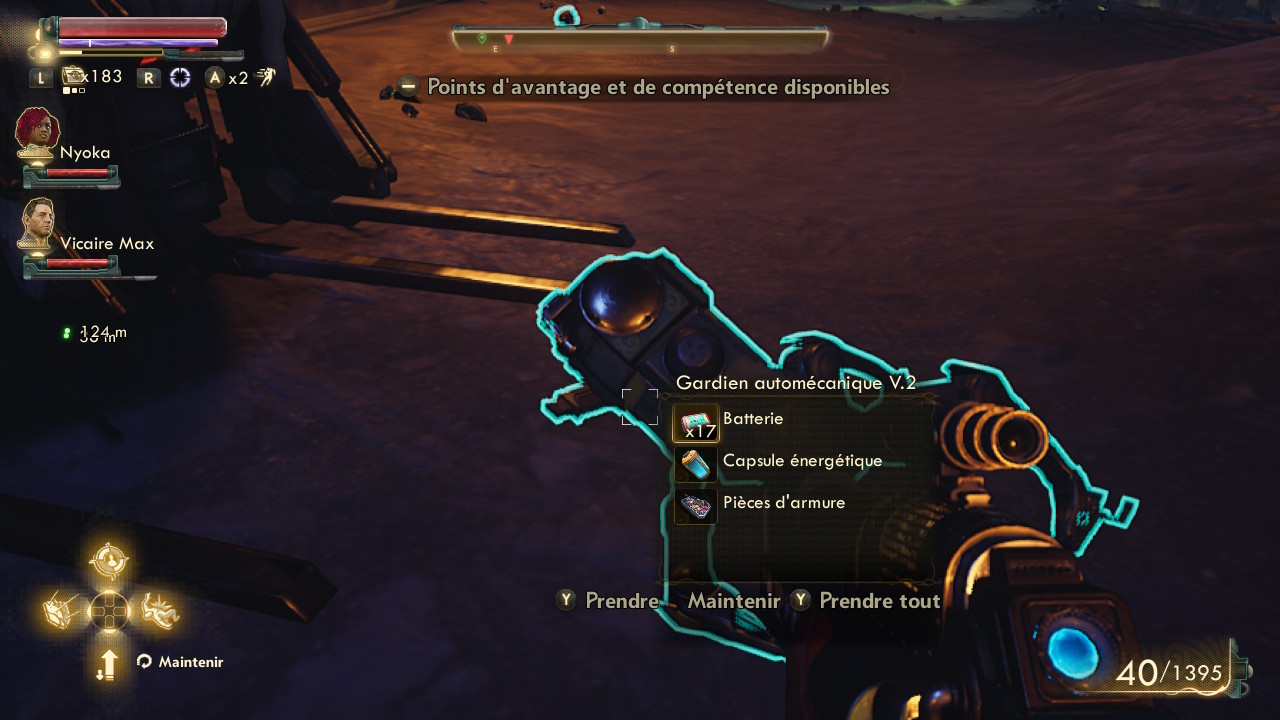
Task: Select Nyoka's companion portrait
Action: point(38,134)
